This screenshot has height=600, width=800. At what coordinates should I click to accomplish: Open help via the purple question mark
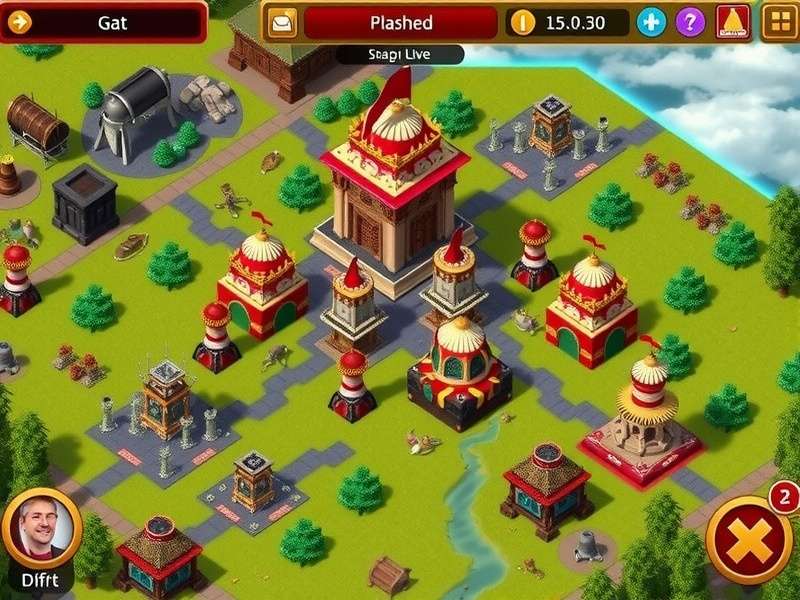(690, 22)
